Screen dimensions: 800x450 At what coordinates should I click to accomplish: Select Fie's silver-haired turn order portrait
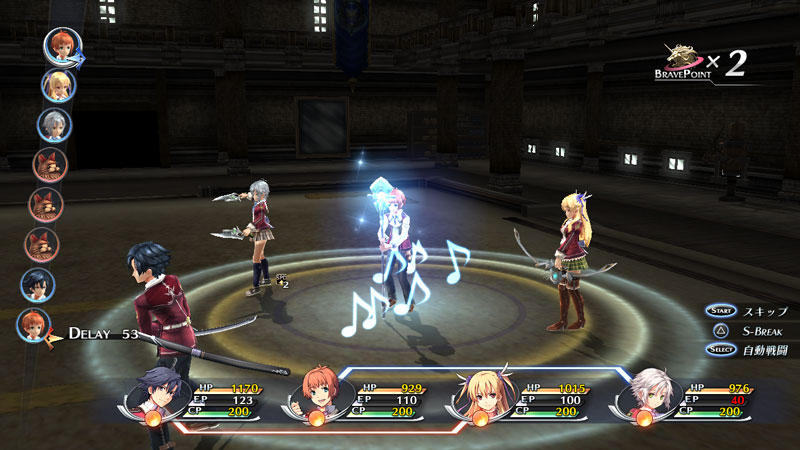[54, 125]
